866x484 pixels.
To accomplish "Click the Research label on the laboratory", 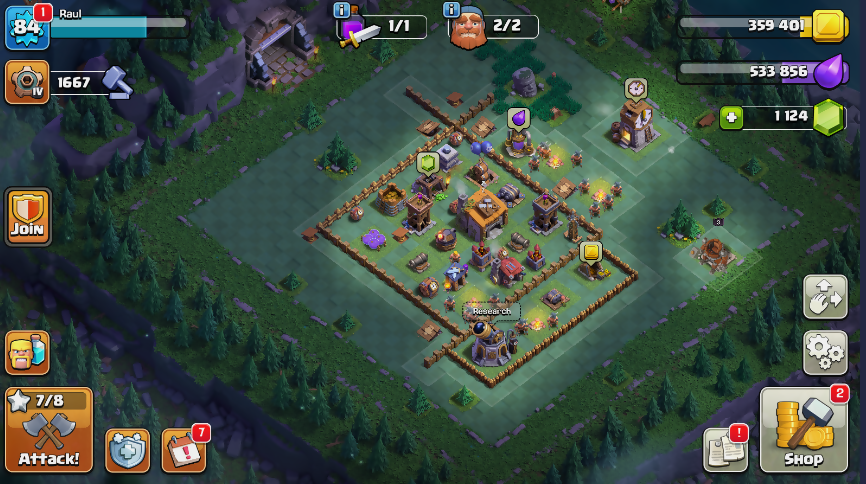I will (x=491, y=311).
